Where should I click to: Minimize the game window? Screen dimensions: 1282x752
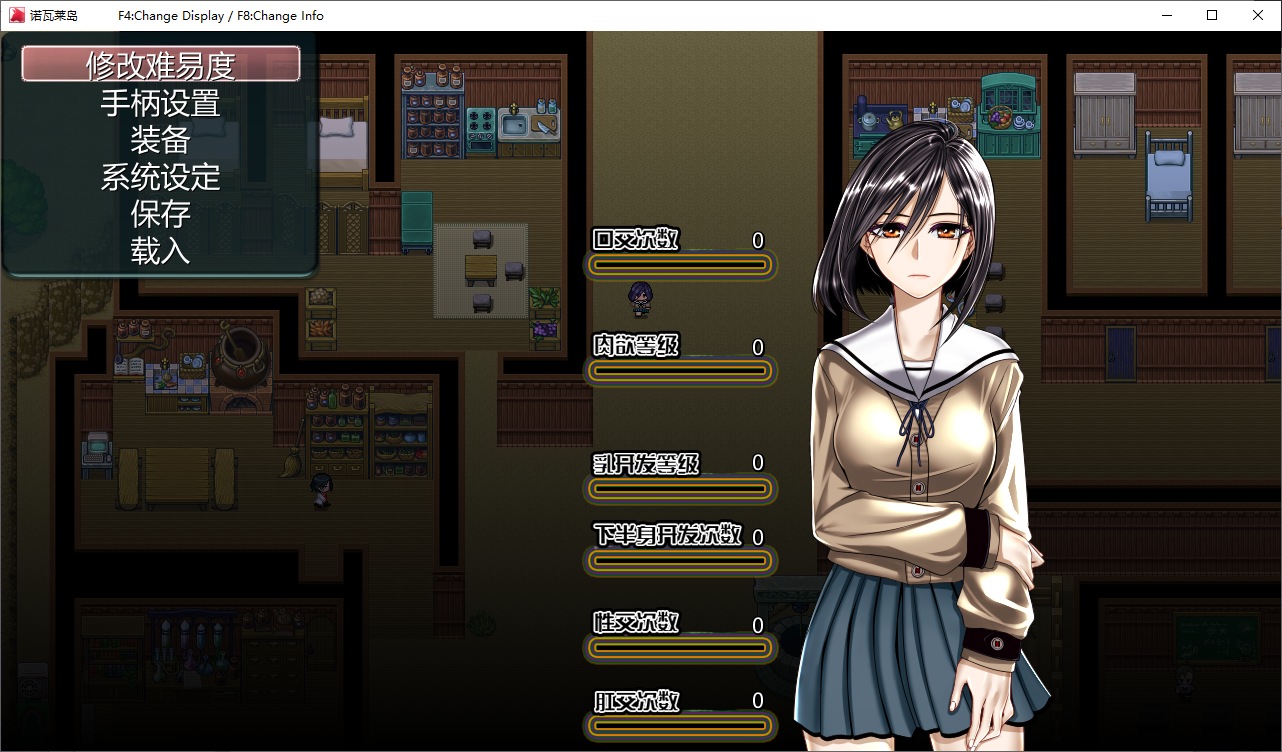(x=1166, y=15)
